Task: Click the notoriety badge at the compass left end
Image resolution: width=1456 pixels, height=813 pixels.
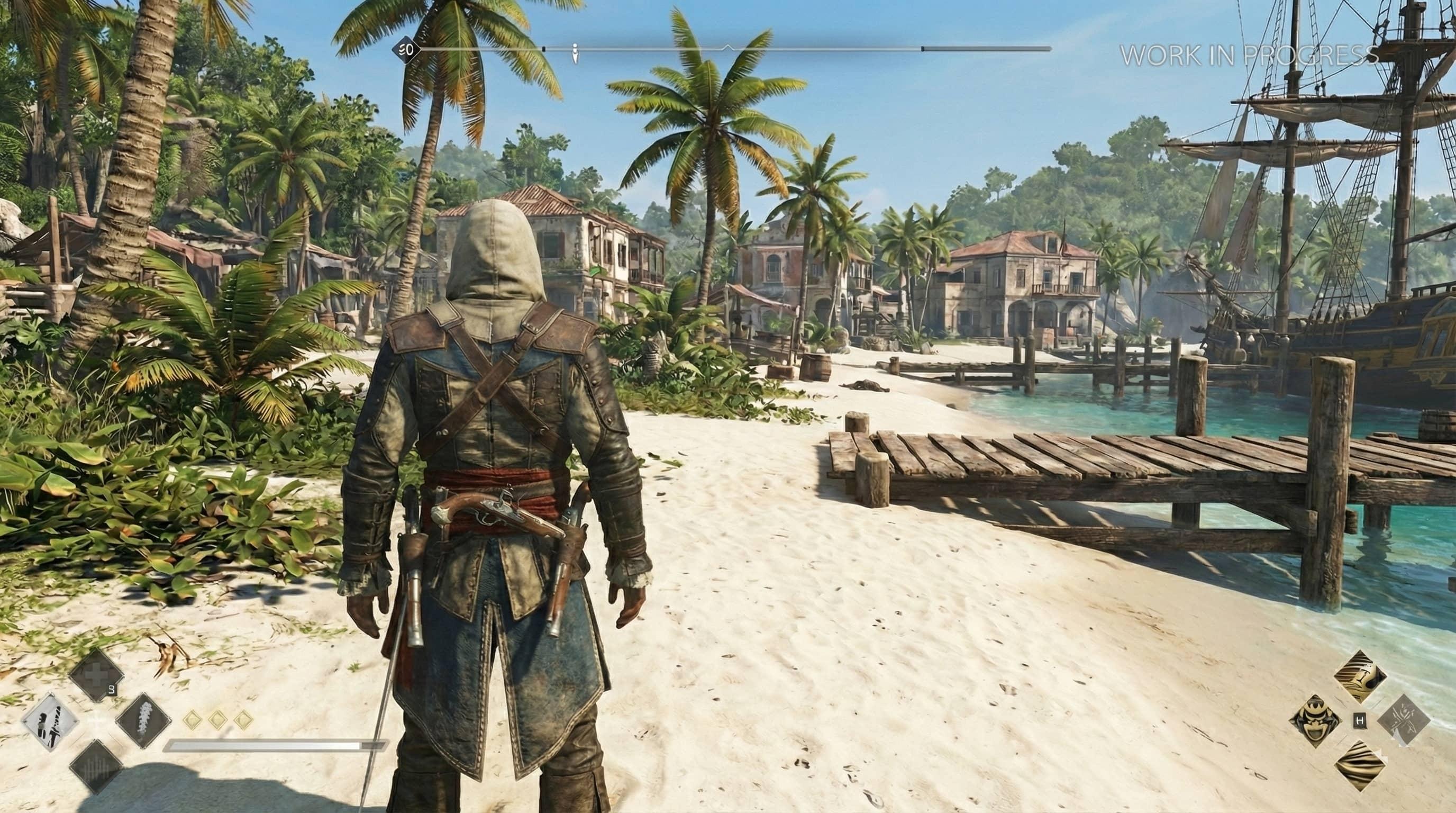Action: [406, 51]
